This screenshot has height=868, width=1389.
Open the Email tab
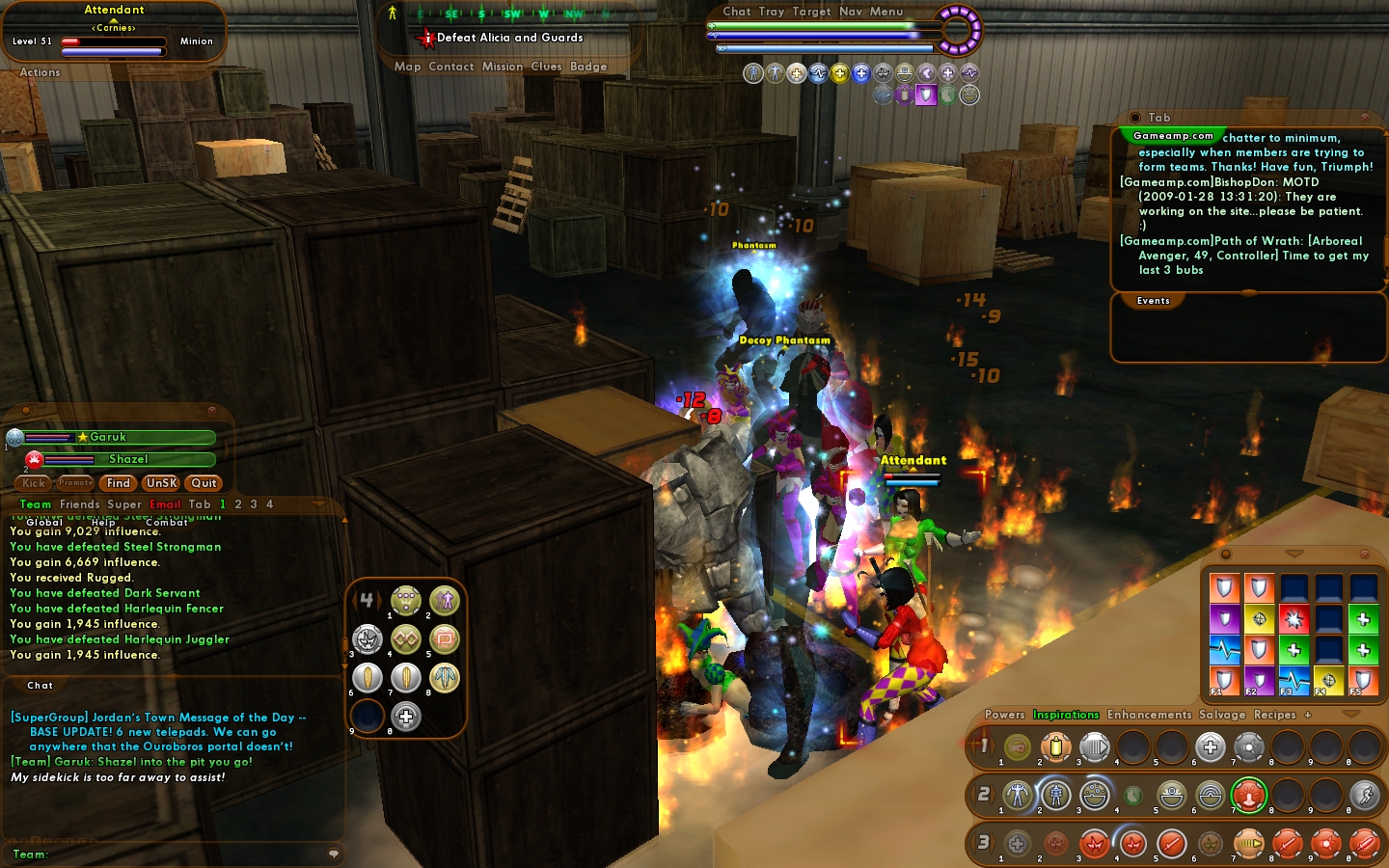[165, 504]
